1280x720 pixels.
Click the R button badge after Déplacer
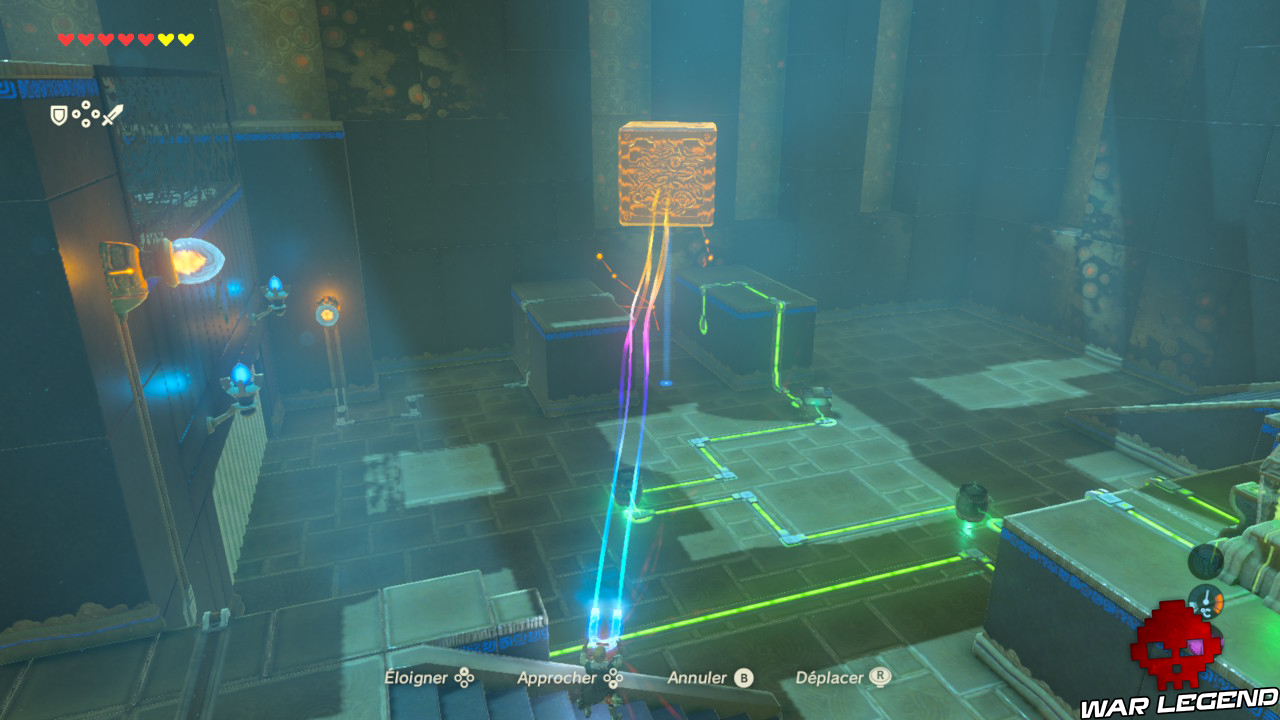click(880, 677)
